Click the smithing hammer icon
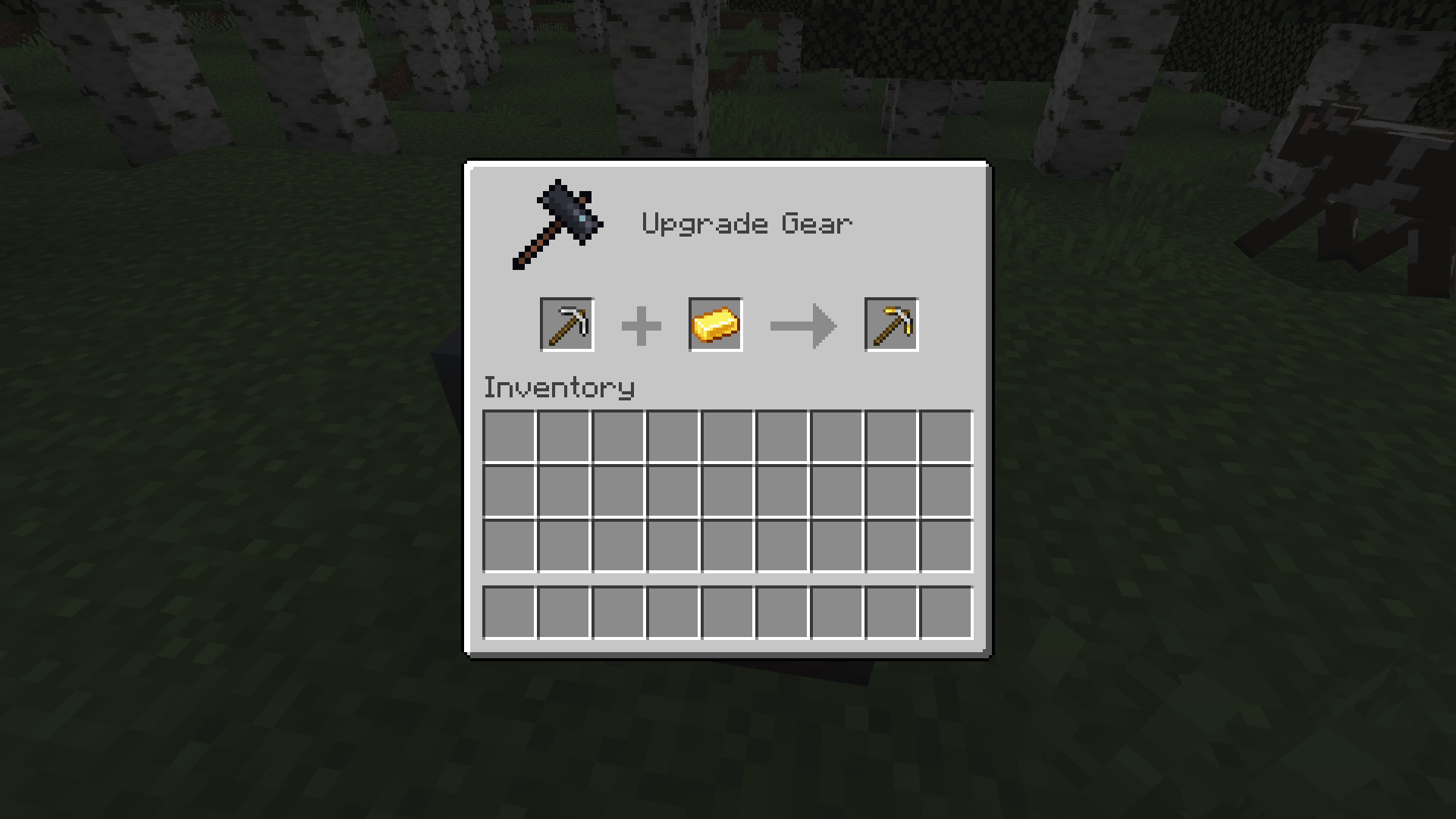The width and height of the screenshot is (1456, 819). tap(557, 222)
